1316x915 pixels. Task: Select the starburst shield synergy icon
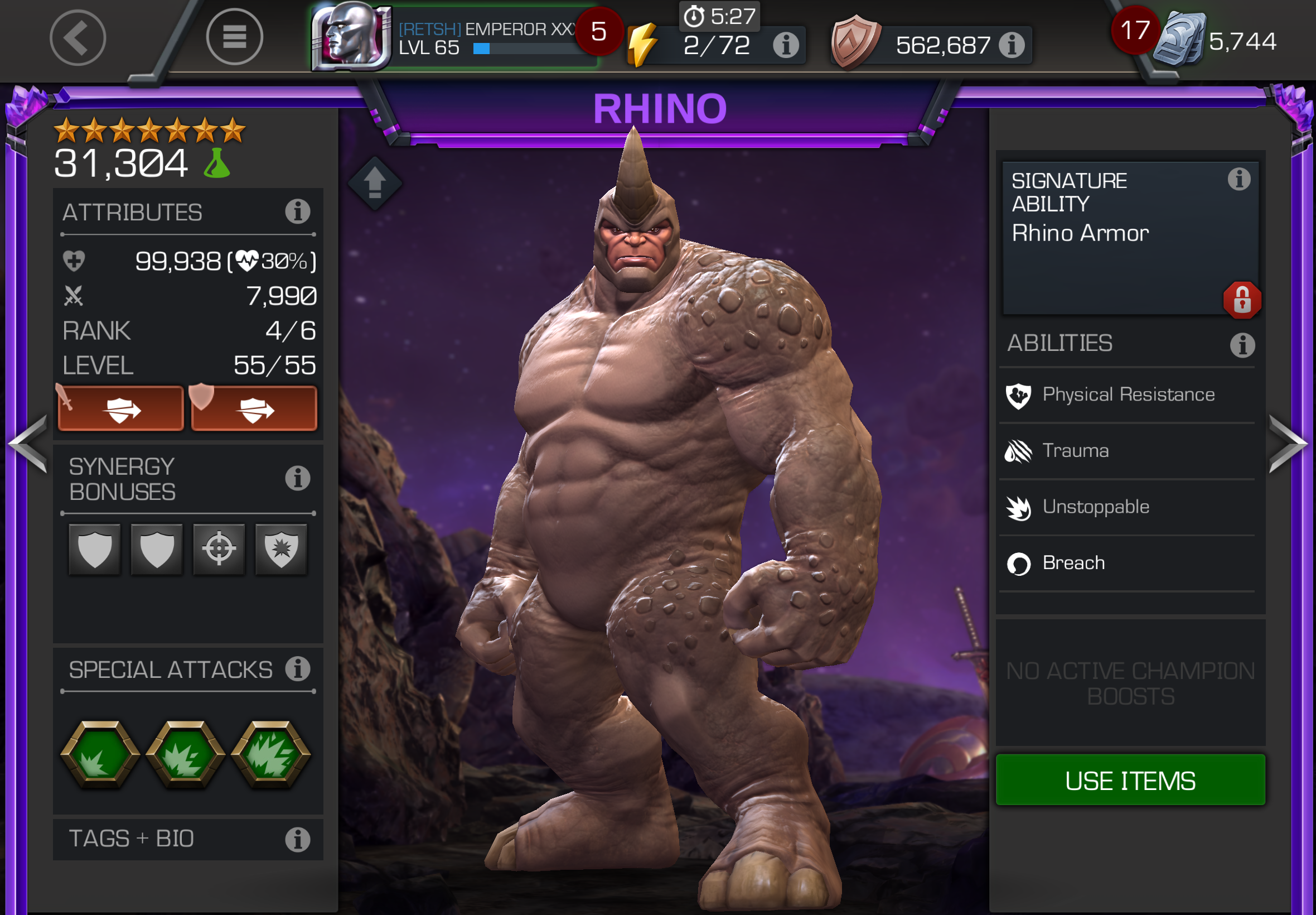click(280, 549)
